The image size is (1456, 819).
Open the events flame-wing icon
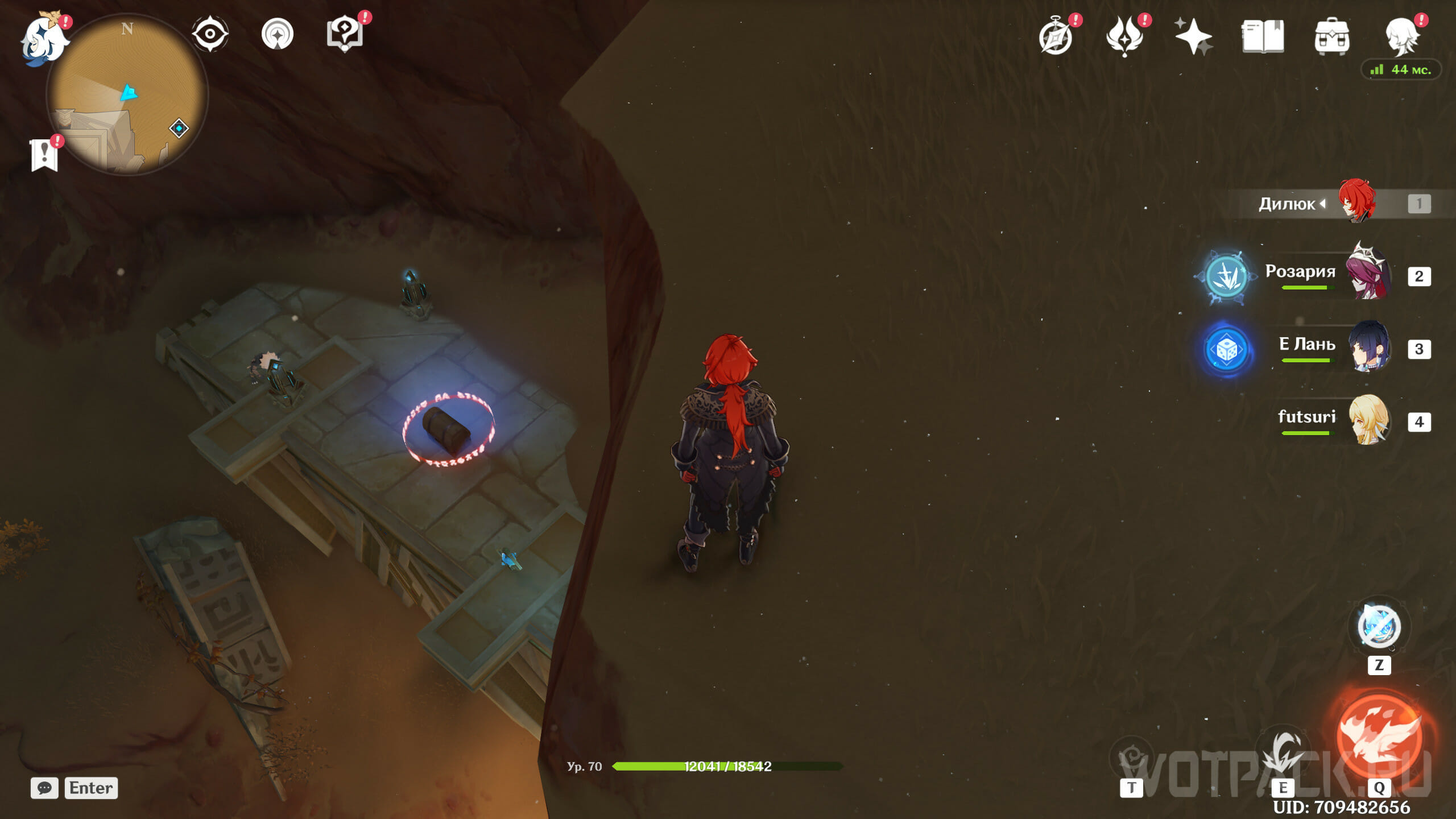(x=1124, y=36)
